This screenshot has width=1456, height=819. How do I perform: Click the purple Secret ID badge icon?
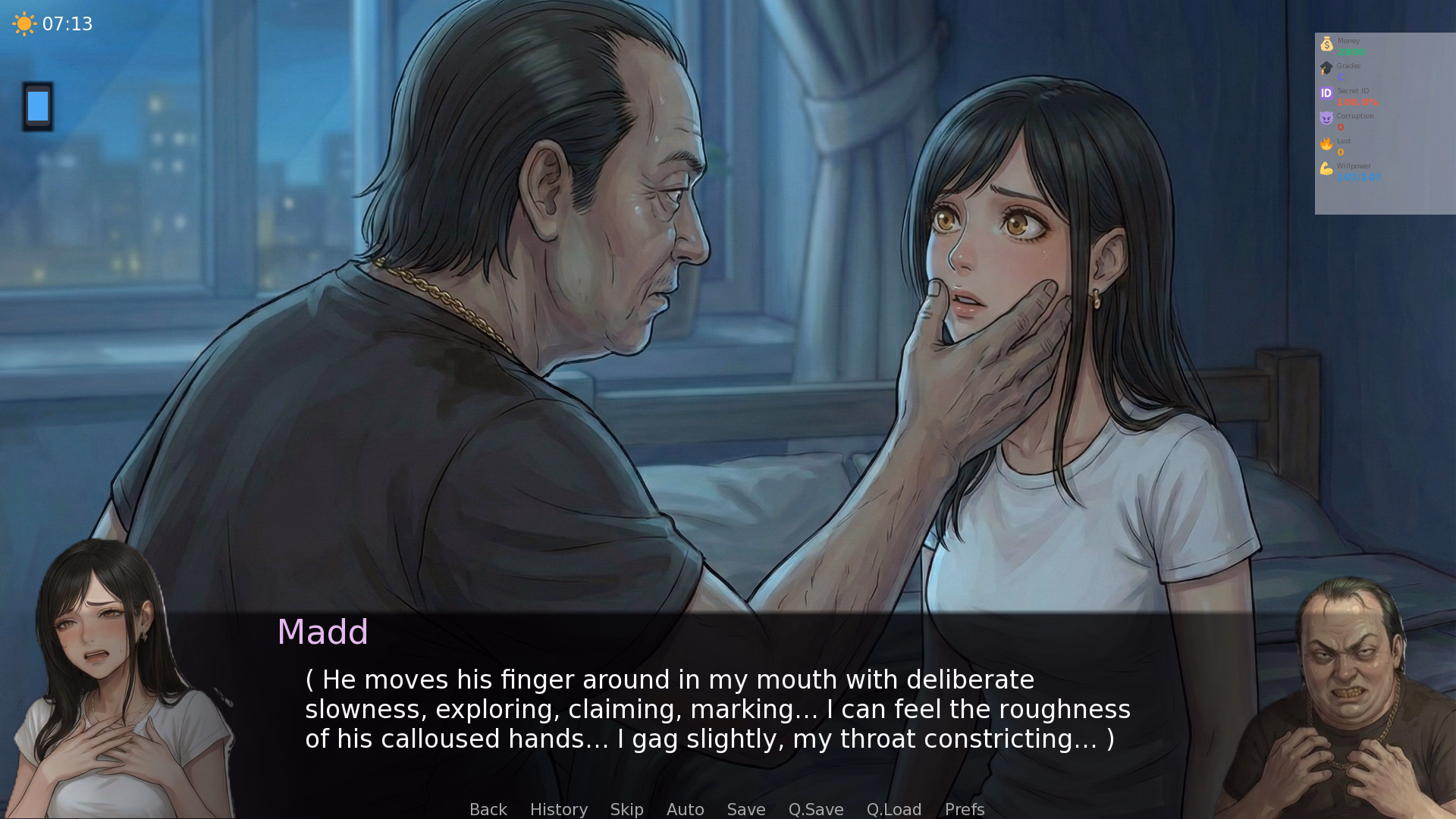coord(1326,93)
